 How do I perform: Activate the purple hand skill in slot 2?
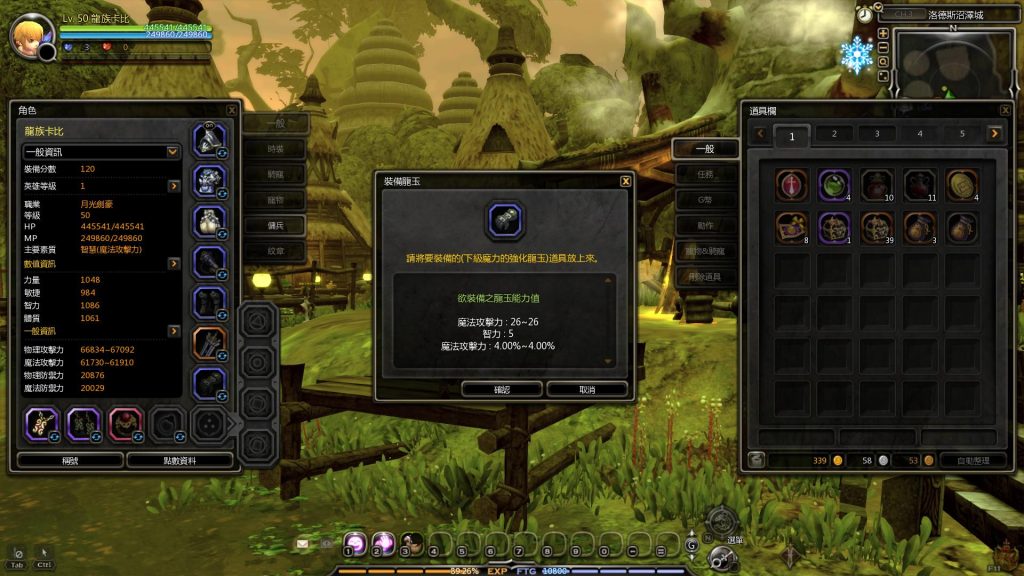pos(383,543)
